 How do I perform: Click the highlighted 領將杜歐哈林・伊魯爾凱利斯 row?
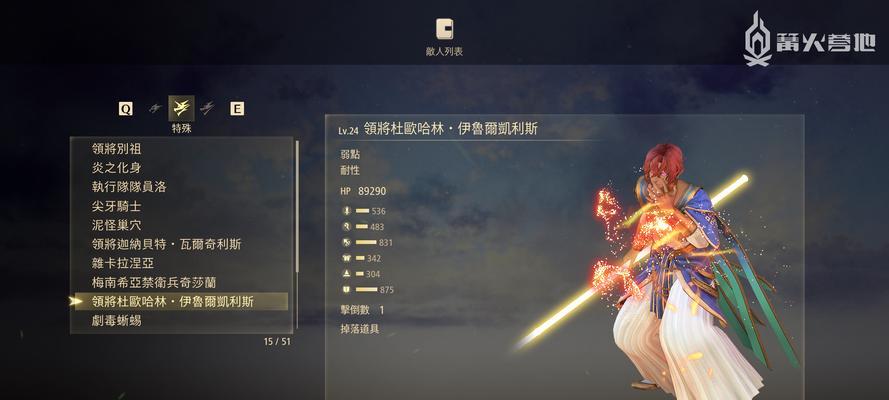pyautogui.click(x=172, y=301)
